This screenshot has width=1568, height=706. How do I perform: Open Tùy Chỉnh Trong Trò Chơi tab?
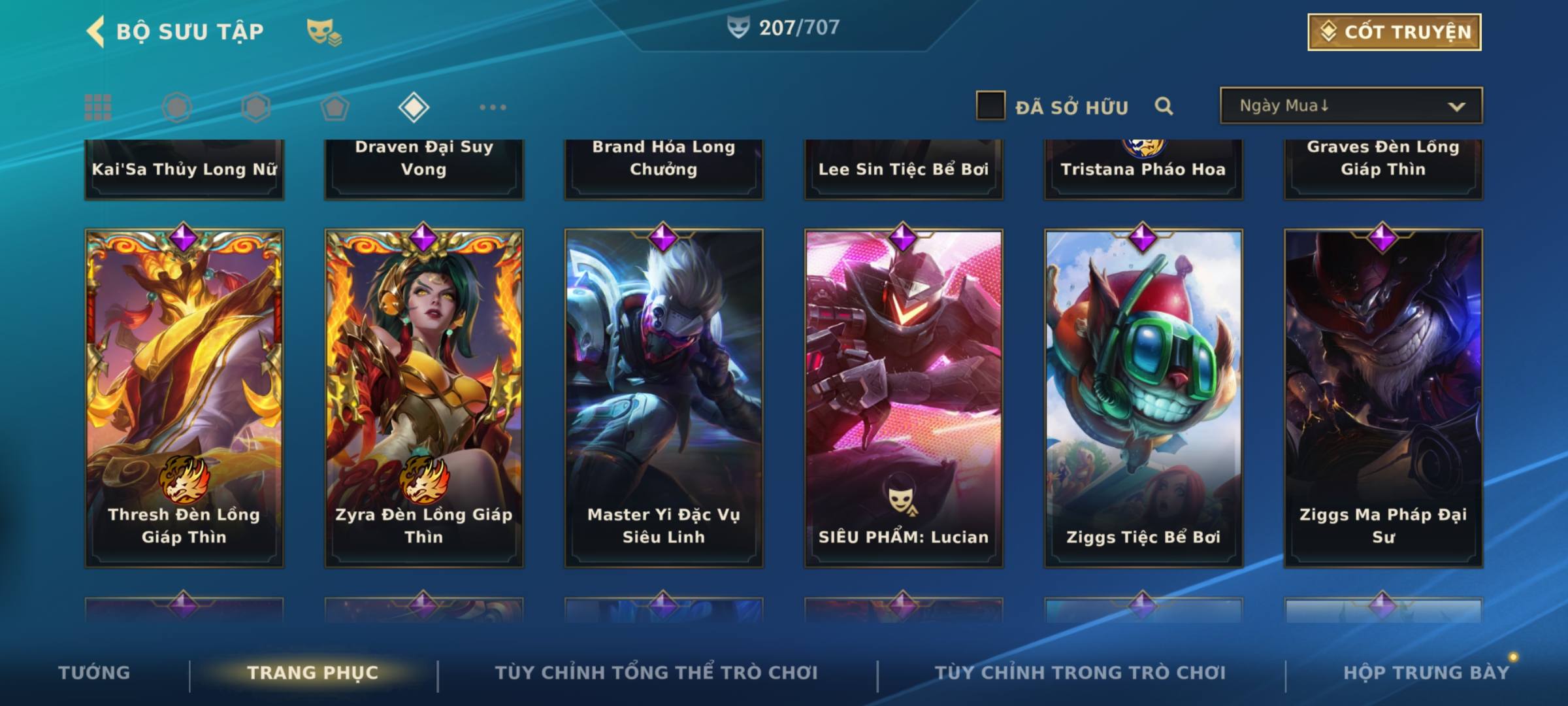click(1080, 673)
